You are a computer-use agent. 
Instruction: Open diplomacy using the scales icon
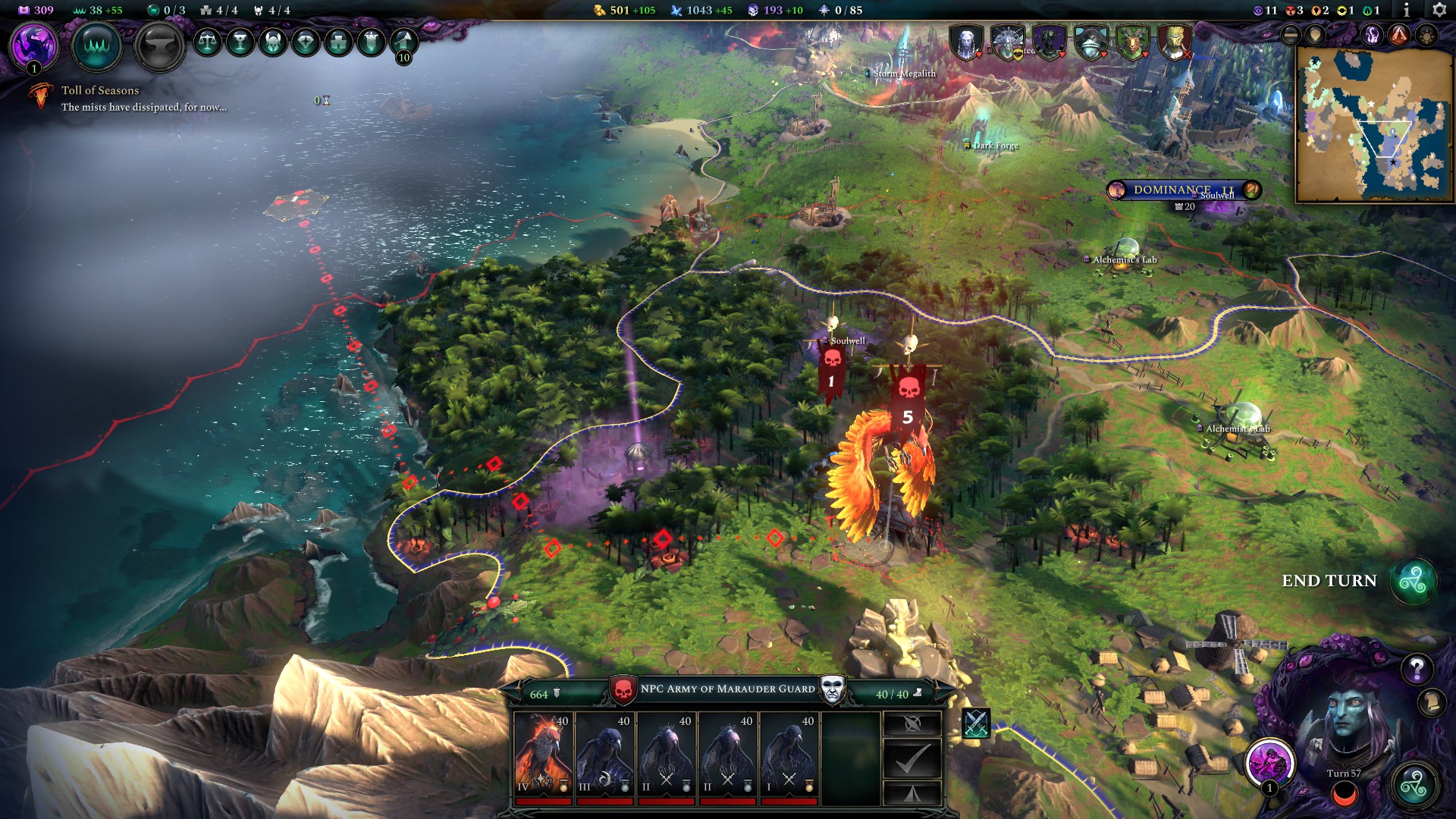point(209,43)
